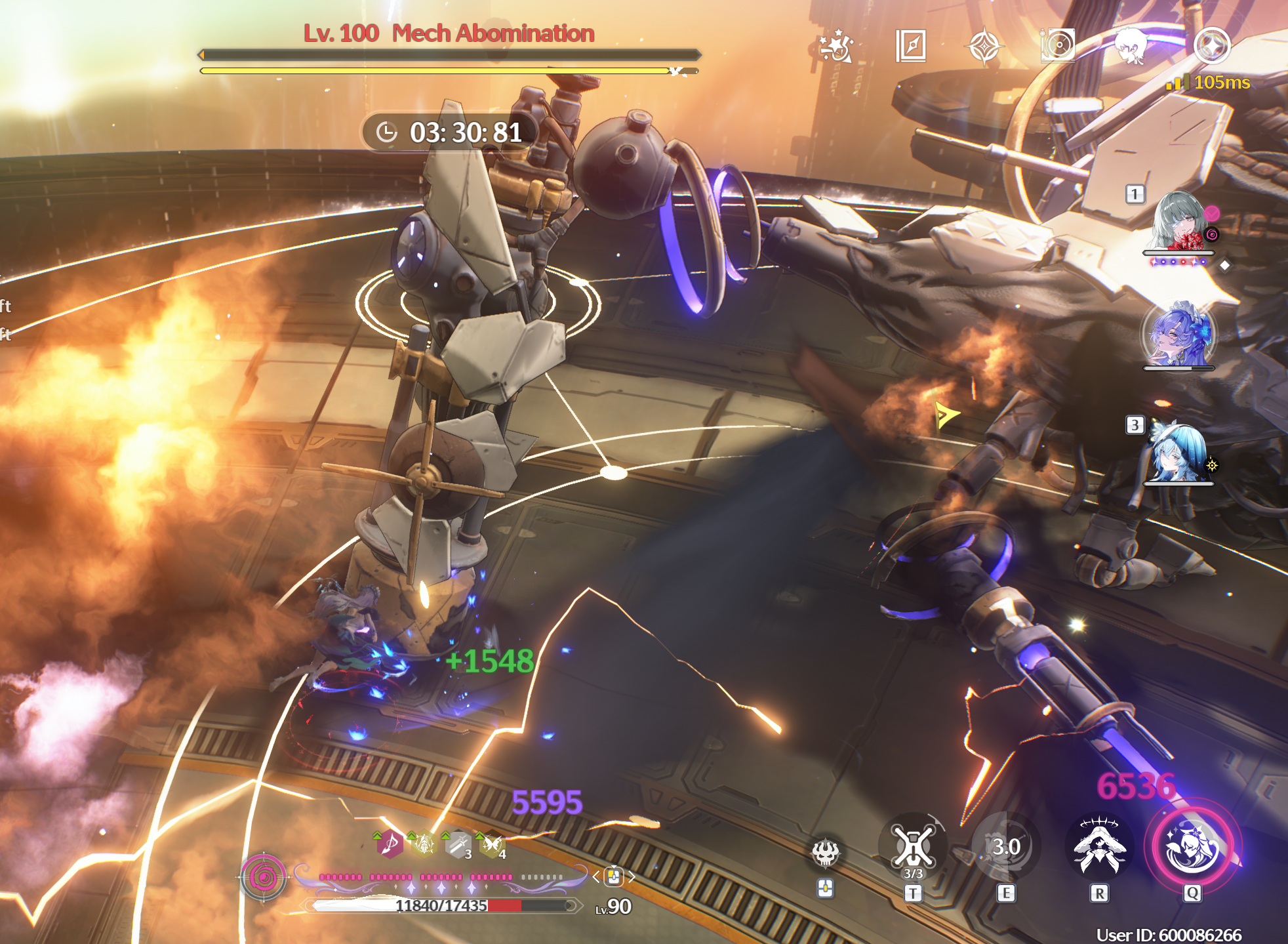This screenshot has height=944, width=1288.
Task: Inspect the butterfly buff icon with 4 stacks
Action: (x=492, y=845)
